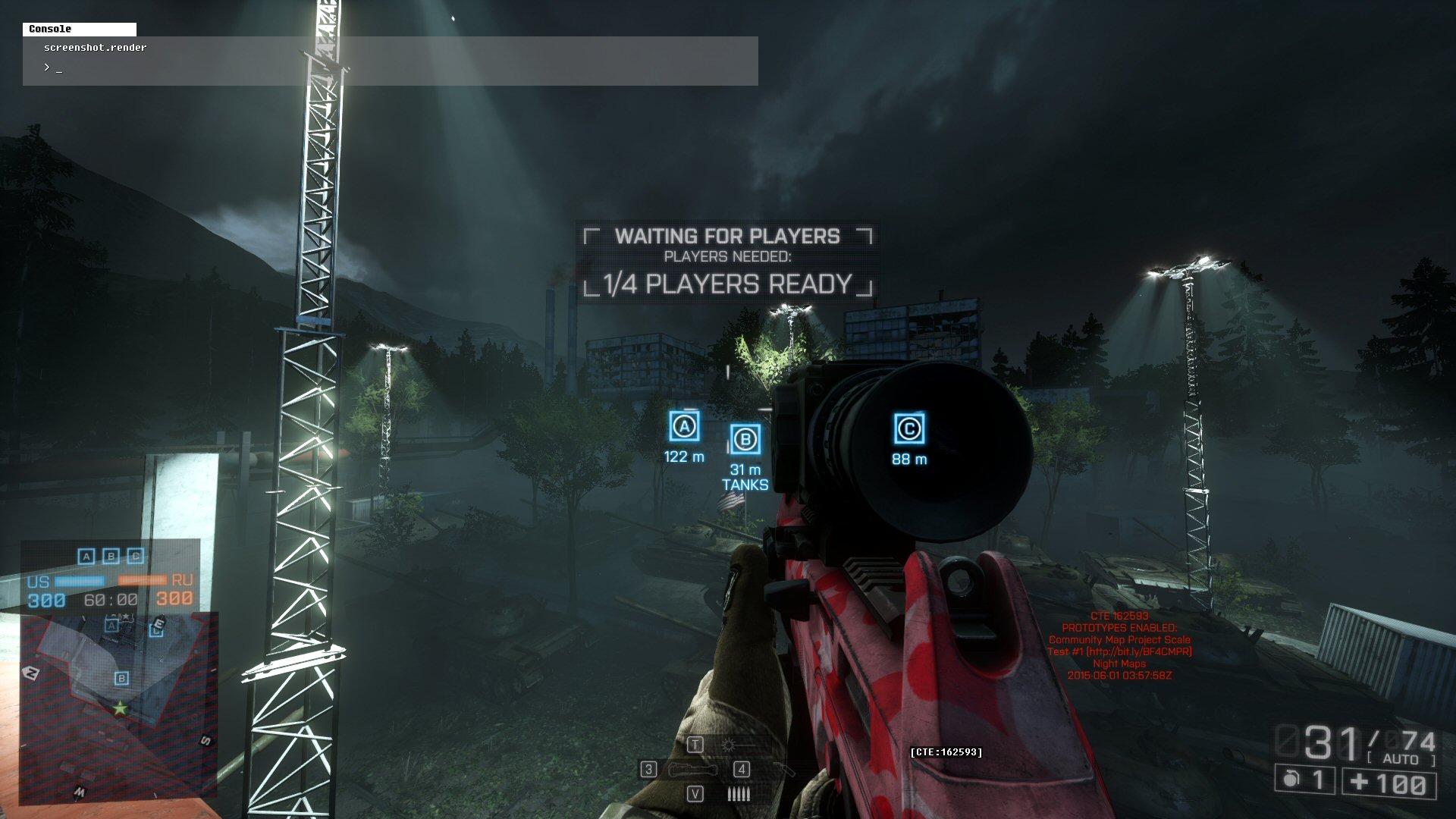Select the Console title tab

[x=79, y=29]
